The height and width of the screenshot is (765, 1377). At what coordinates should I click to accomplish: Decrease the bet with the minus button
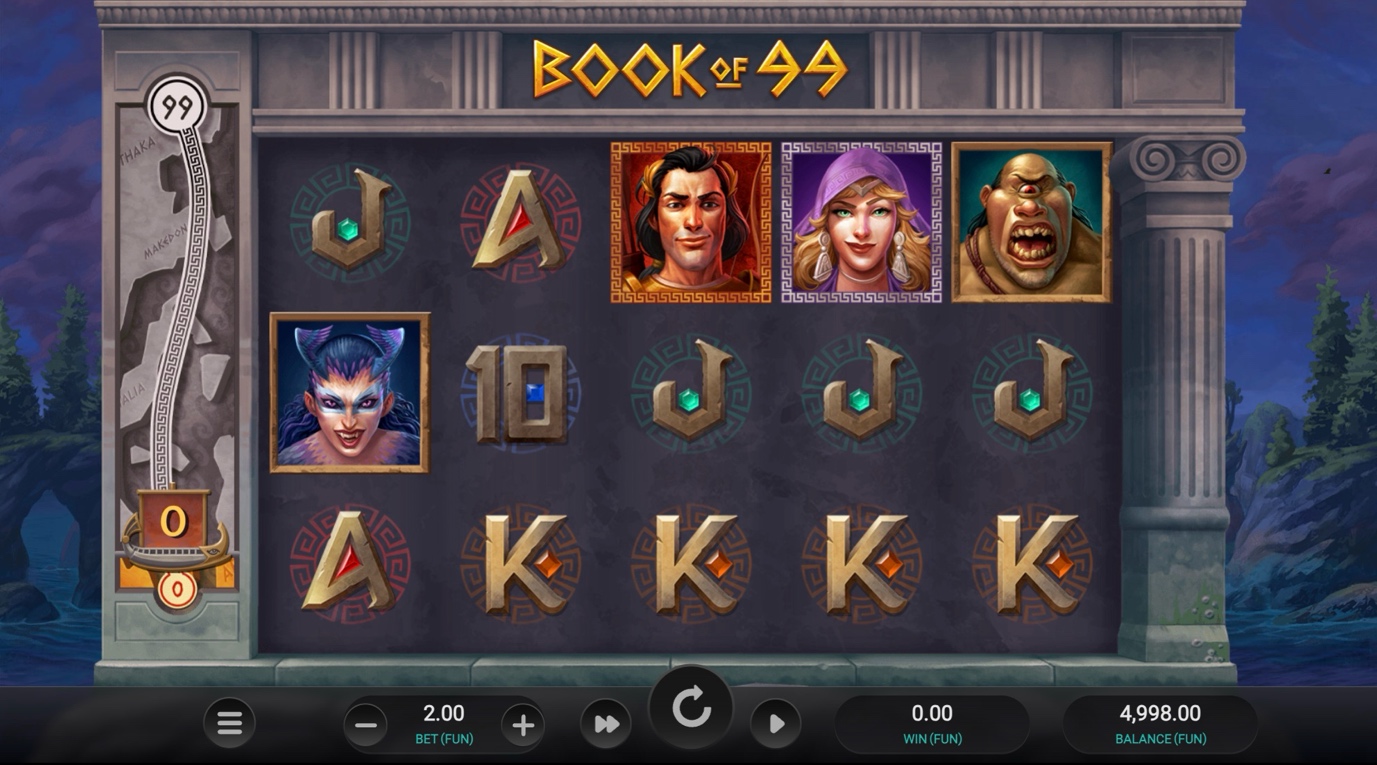click(367, 725)
